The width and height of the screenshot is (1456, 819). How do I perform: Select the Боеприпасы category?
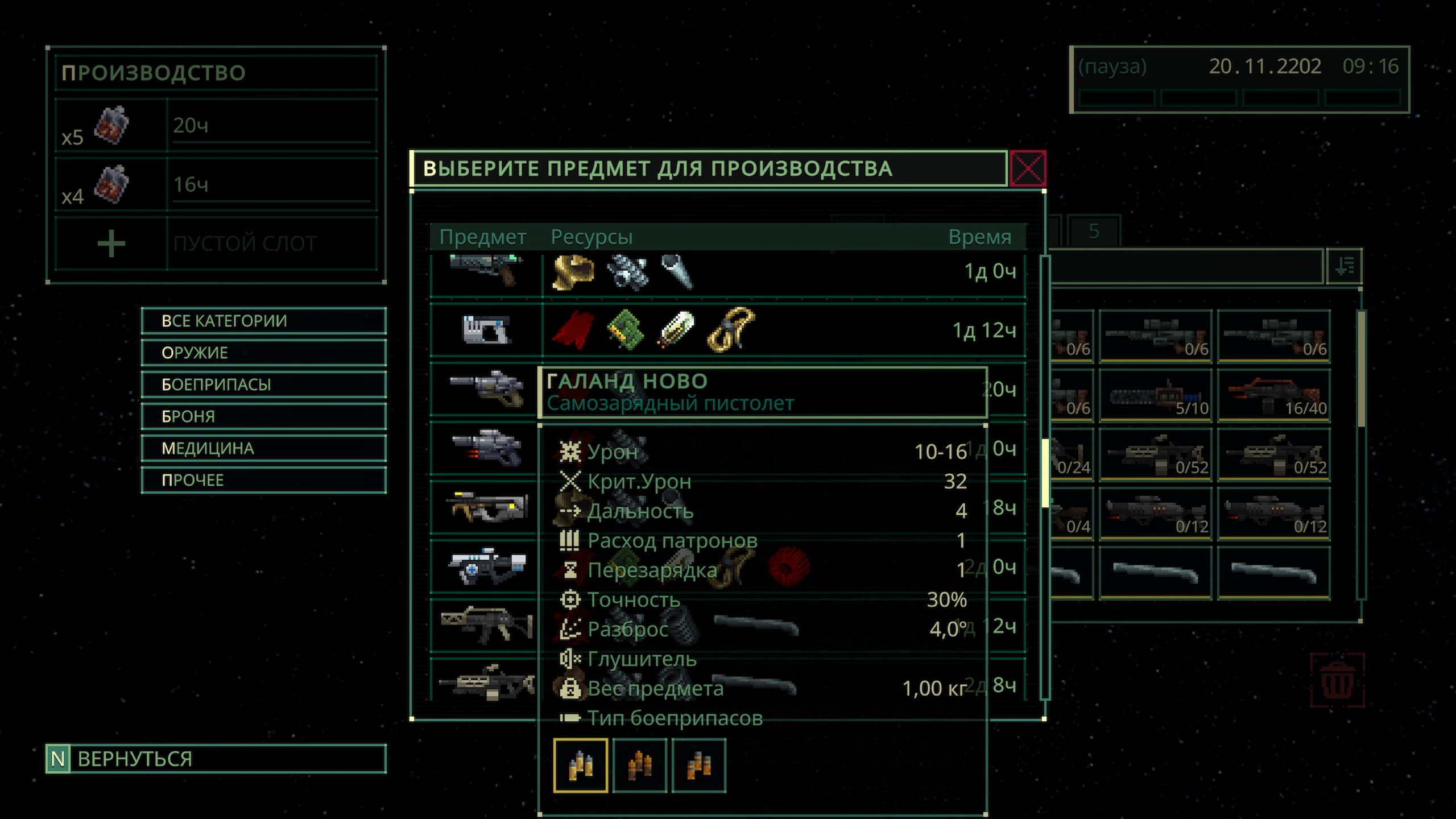point(263,384)
